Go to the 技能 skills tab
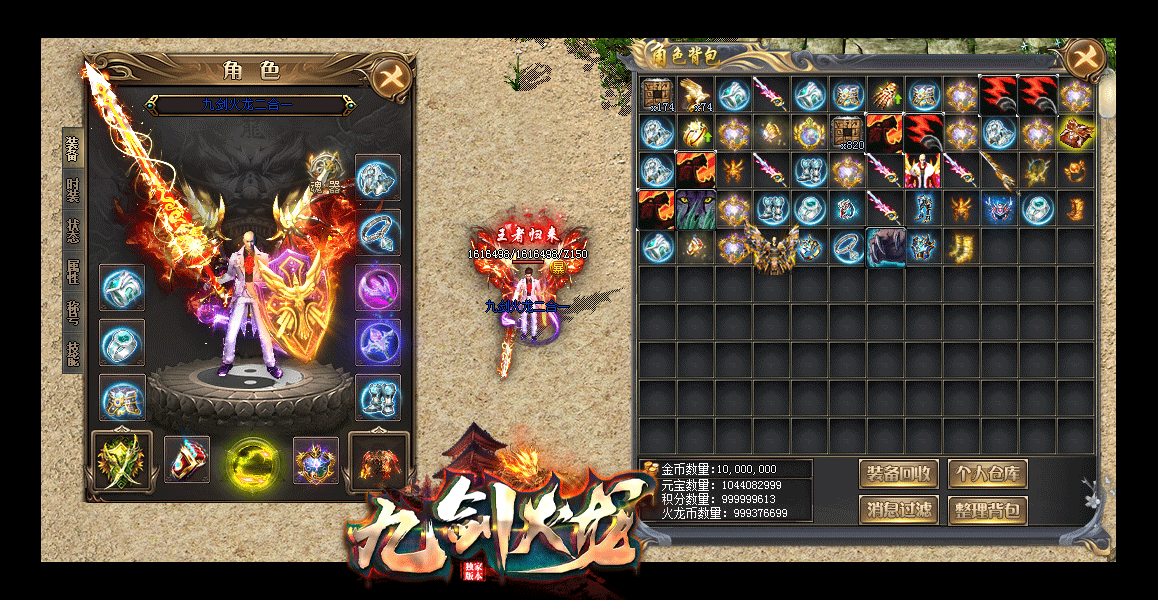Image resolution: width=1158 pixels, height=600 pixels. [x=72, y=352]
